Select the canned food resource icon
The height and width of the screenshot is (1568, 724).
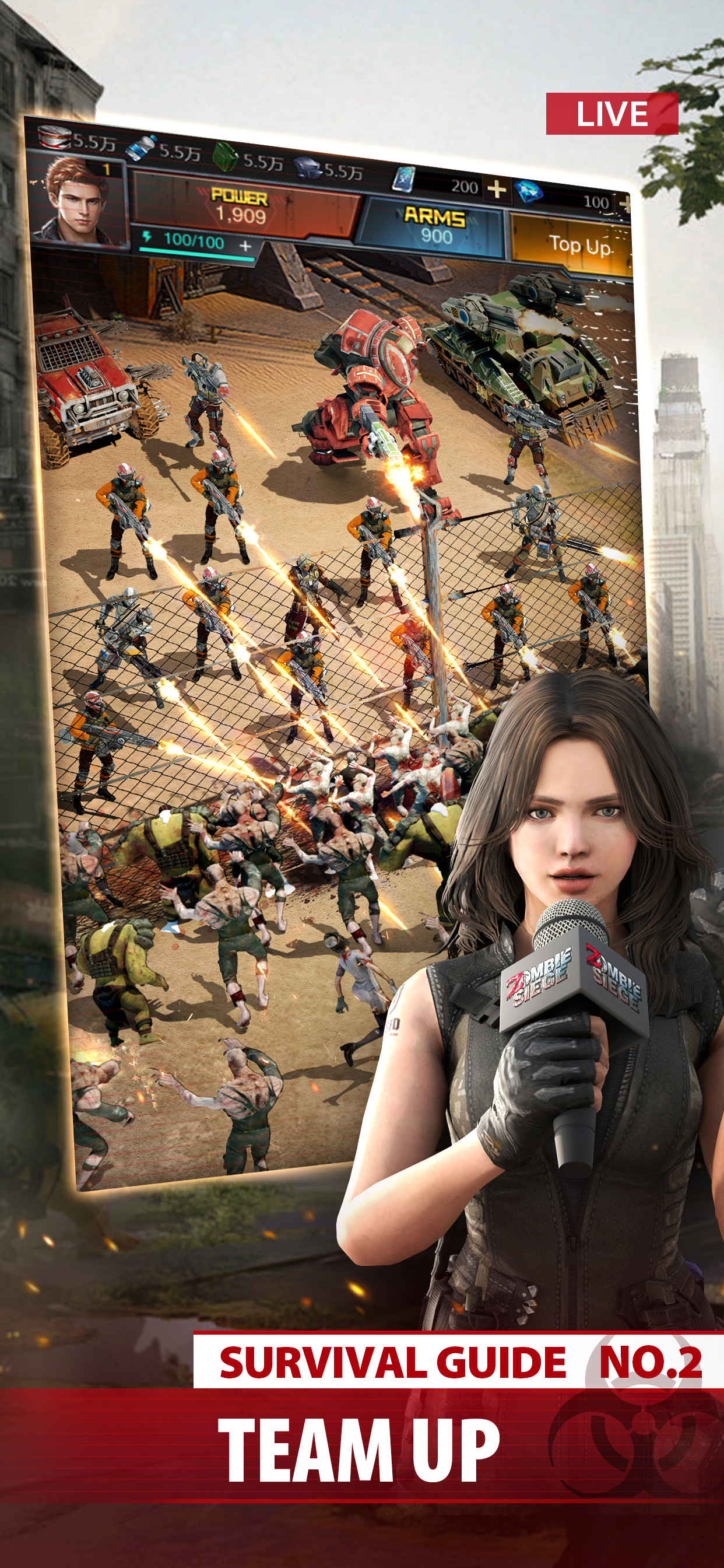(54, 138)
